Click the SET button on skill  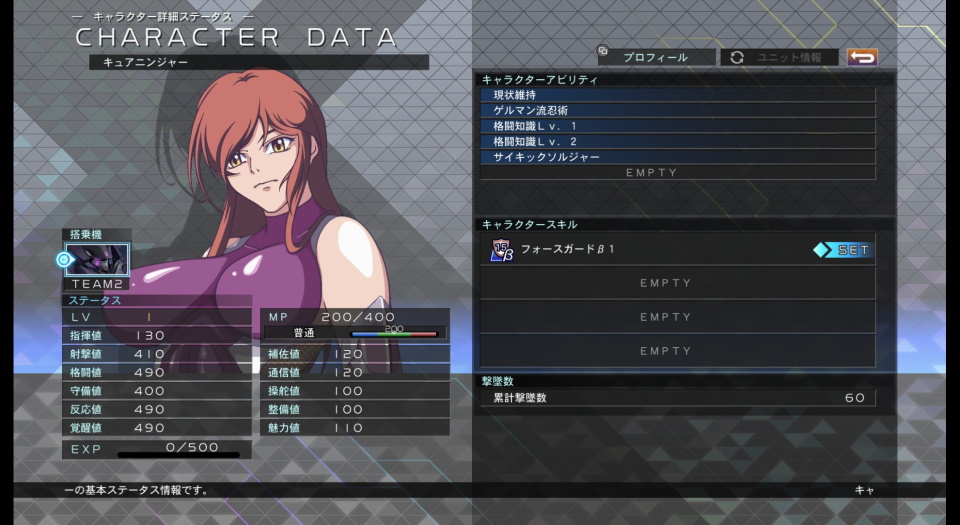[843, 250]
